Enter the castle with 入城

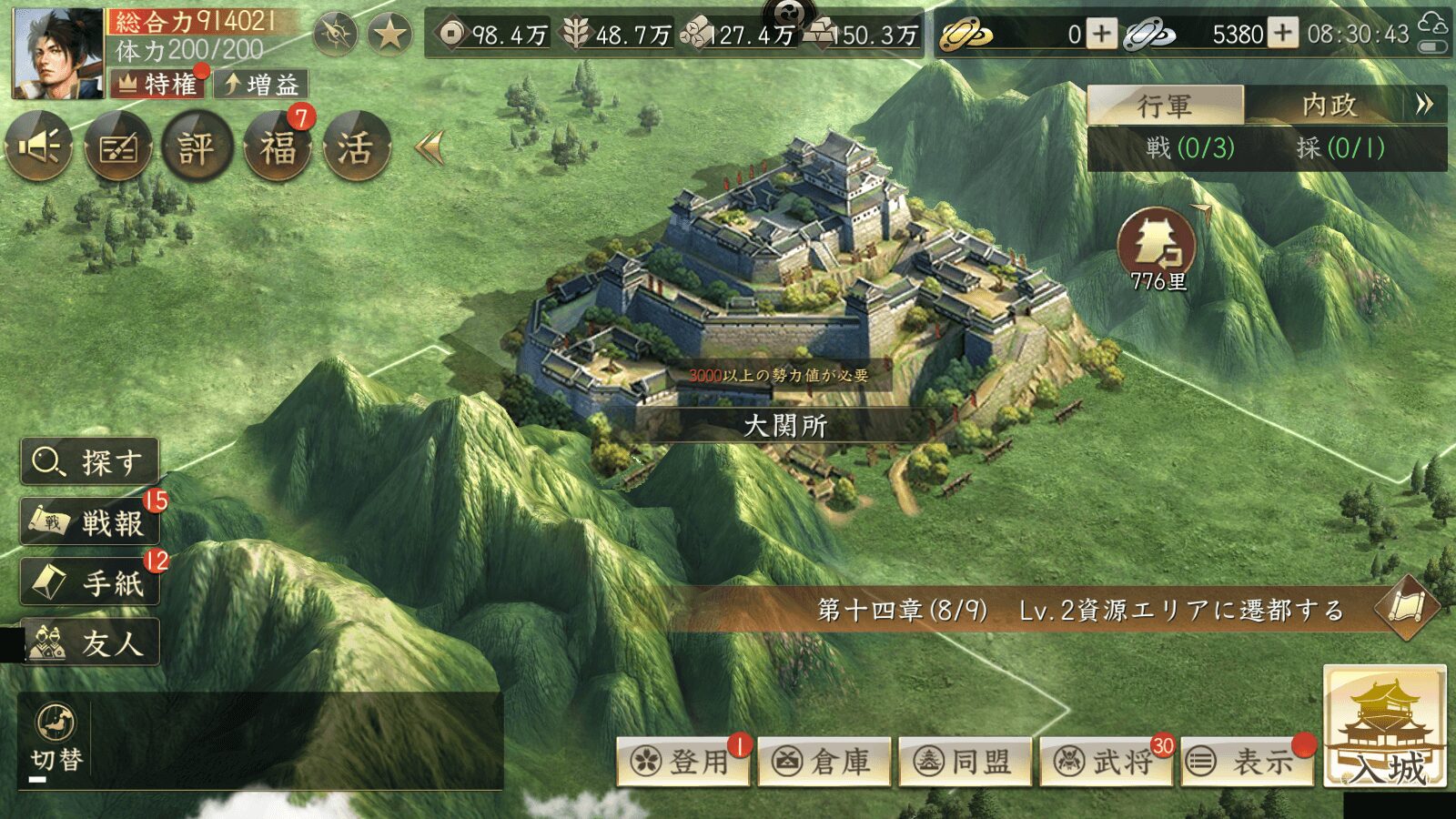point(1384,728)
